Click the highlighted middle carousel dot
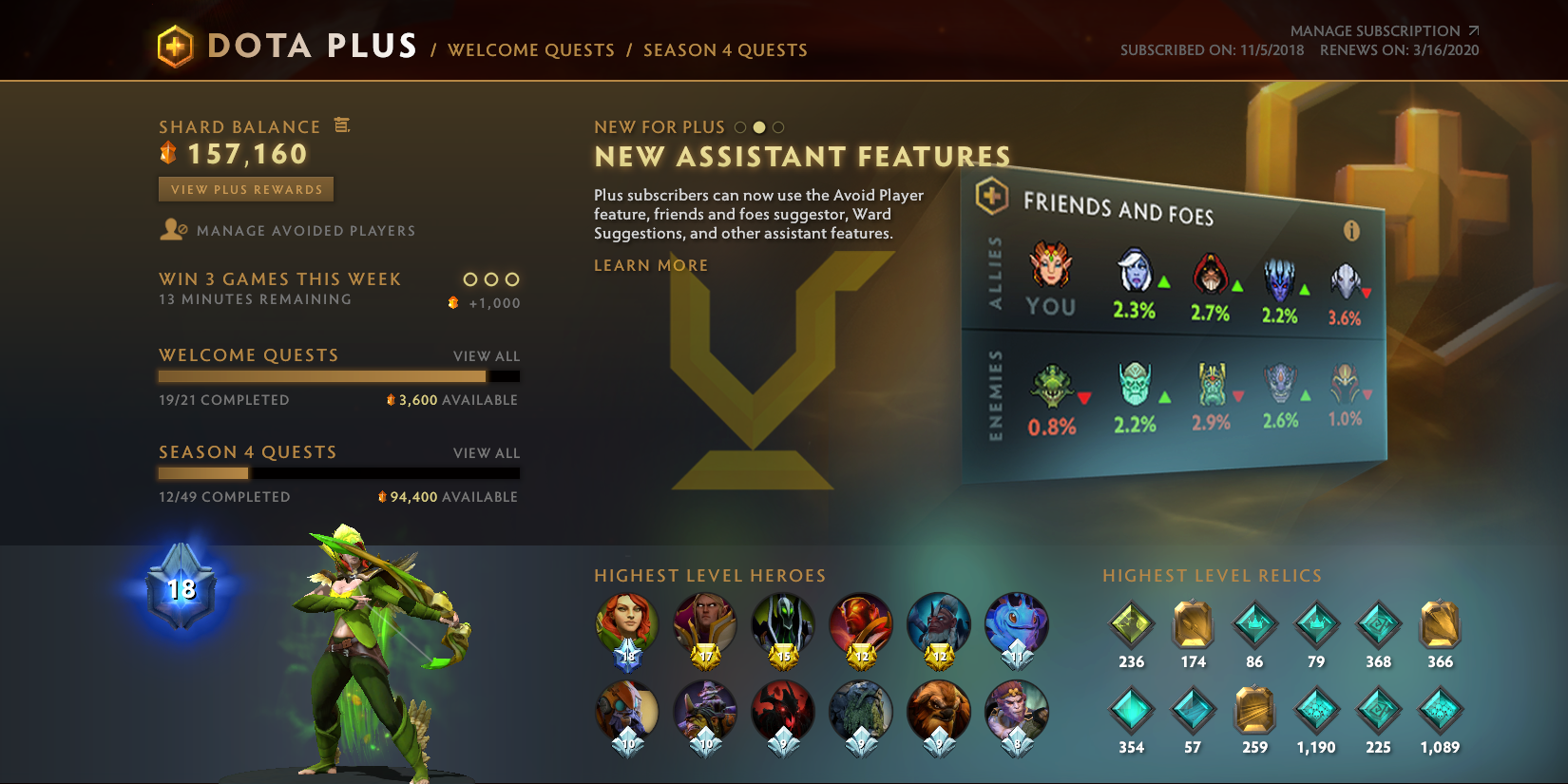The image size is (1568, 784). click(x=758, y=125)
